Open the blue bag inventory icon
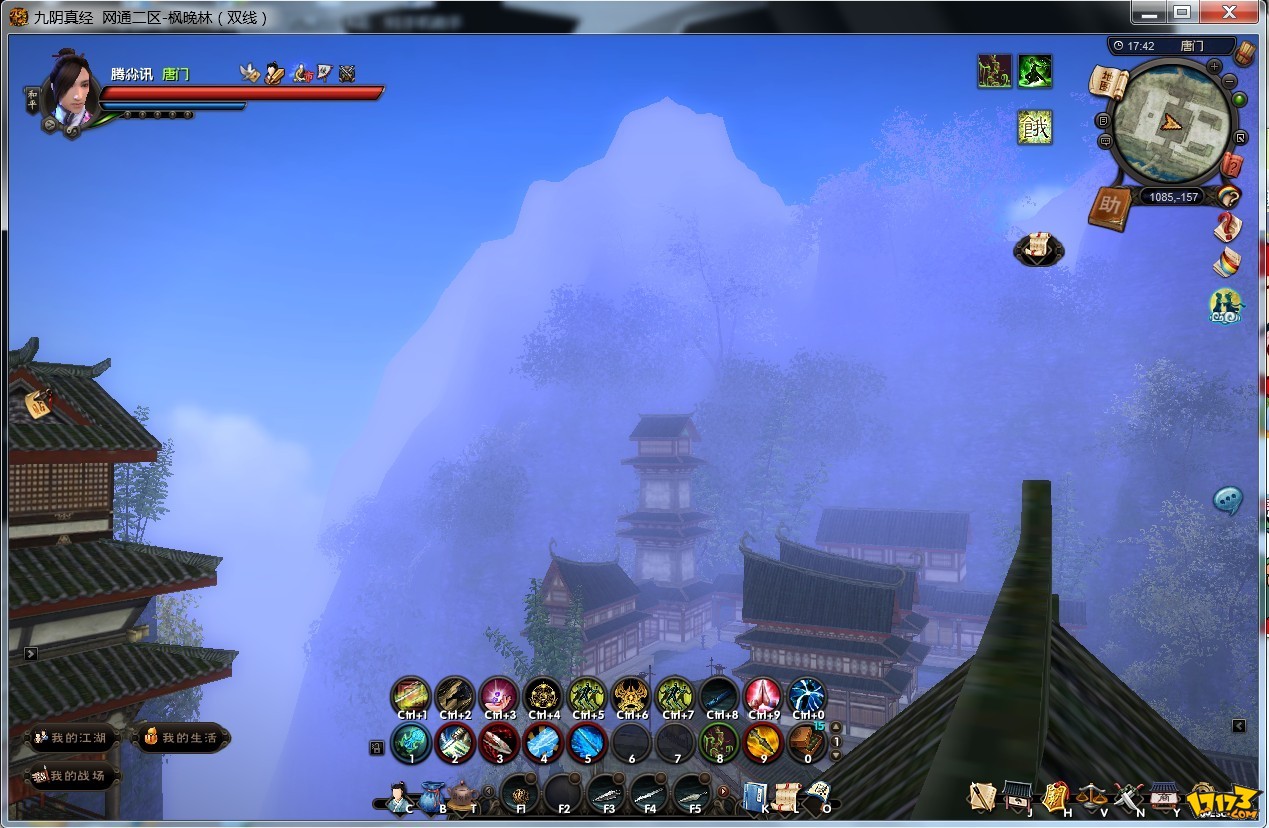The height and width of the screenshot is (828, 1269). click(x=432, y=797)
